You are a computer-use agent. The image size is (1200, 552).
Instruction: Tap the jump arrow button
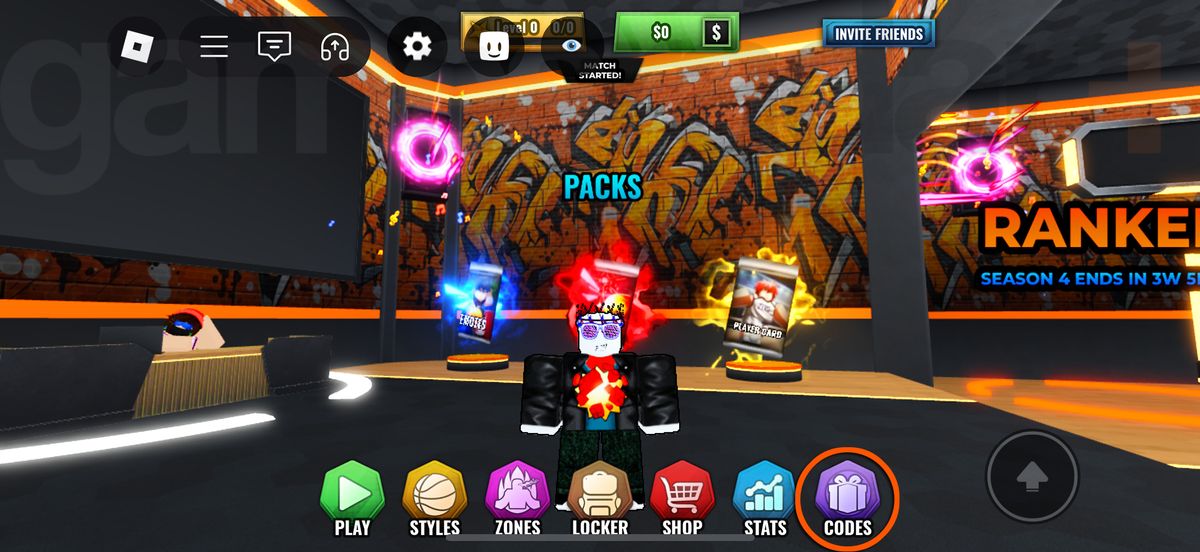[1031, 477]
